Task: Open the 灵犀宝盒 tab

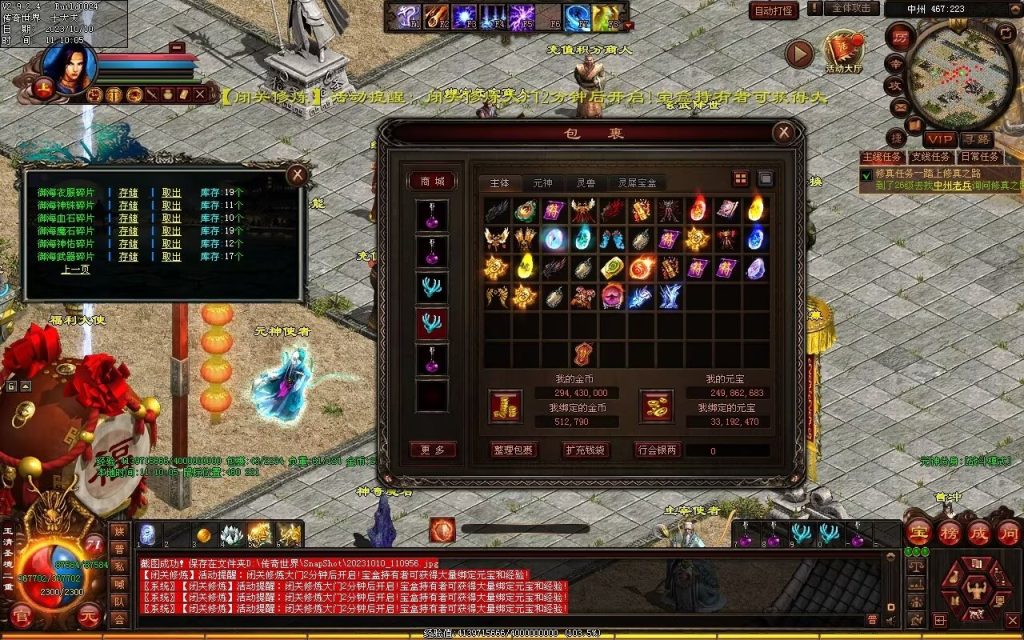Action: [637, 183]
